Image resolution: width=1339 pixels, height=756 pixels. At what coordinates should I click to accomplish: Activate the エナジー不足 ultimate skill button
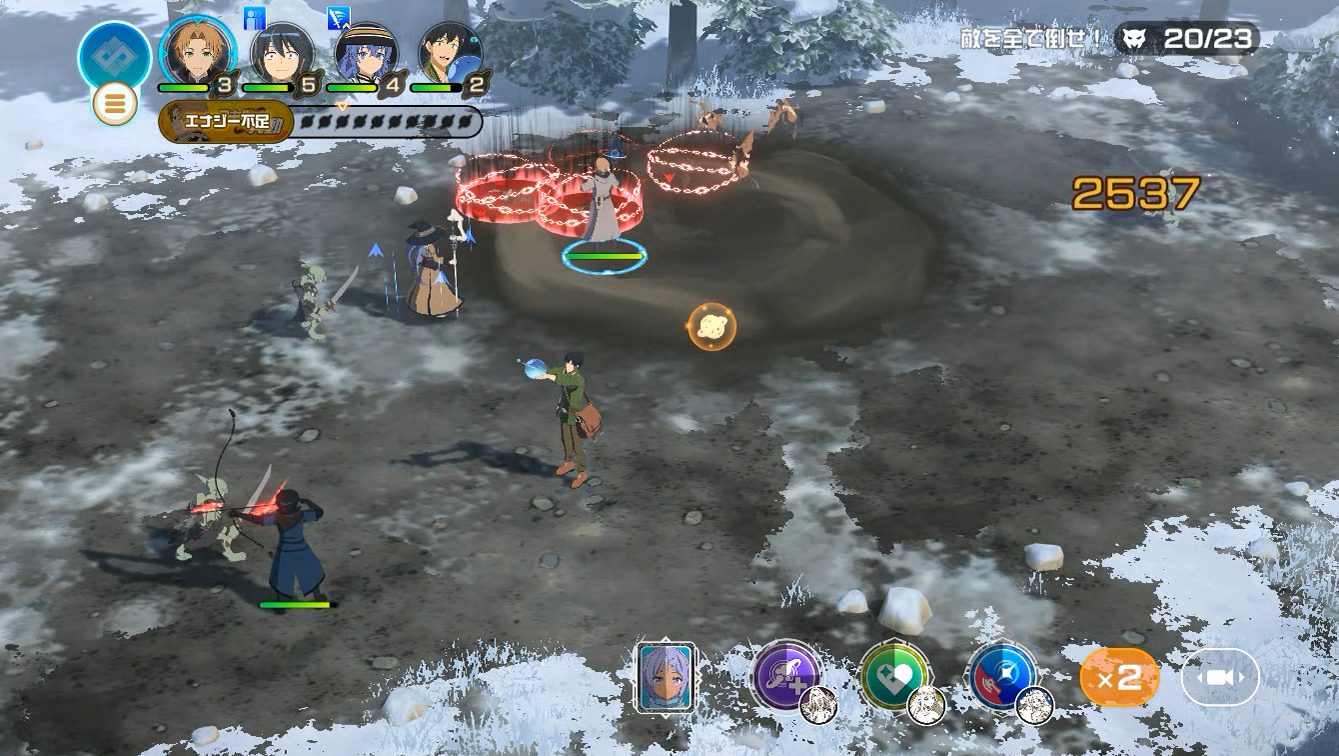tap(226, 124)
